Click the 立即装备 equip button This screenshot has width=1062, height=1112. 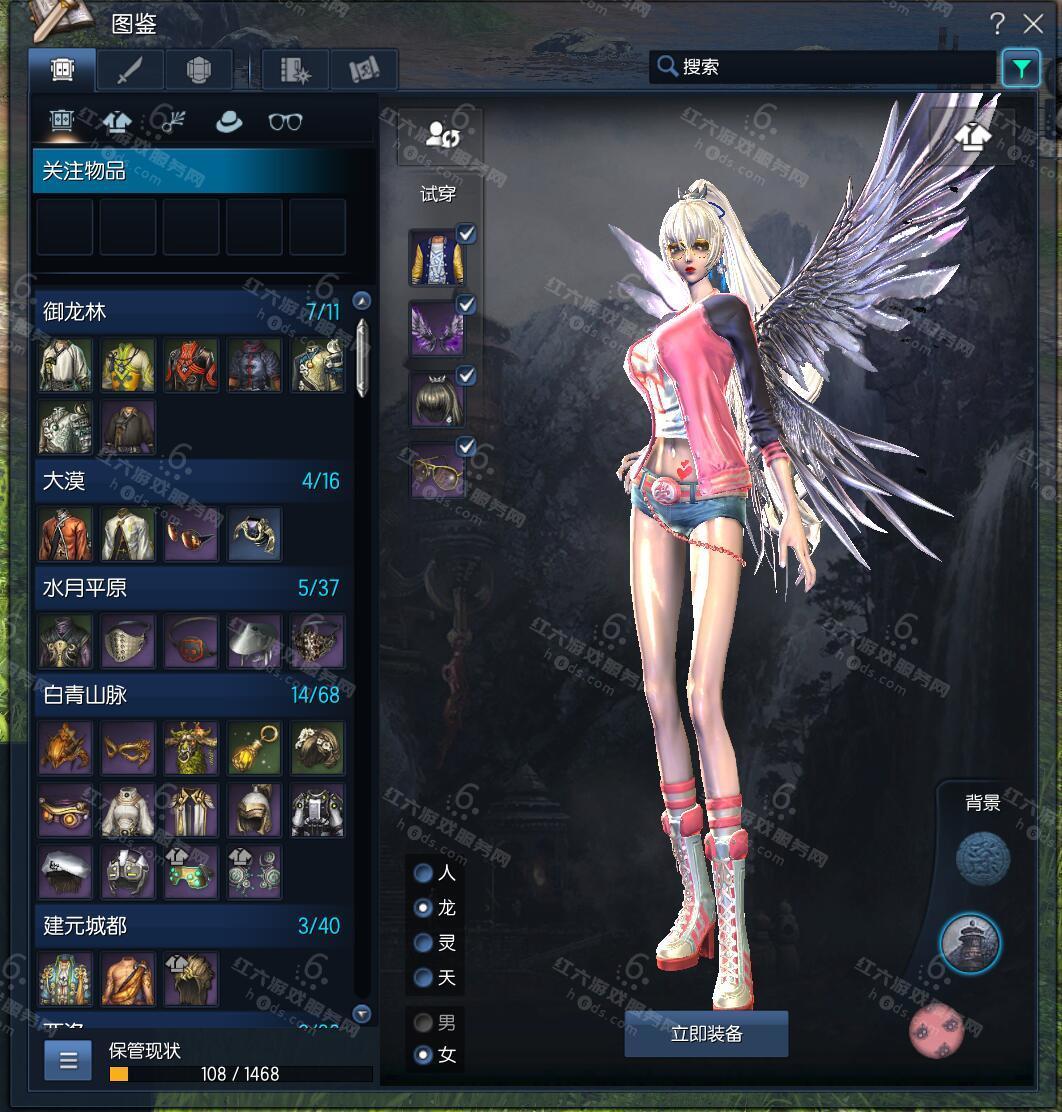706,1034
